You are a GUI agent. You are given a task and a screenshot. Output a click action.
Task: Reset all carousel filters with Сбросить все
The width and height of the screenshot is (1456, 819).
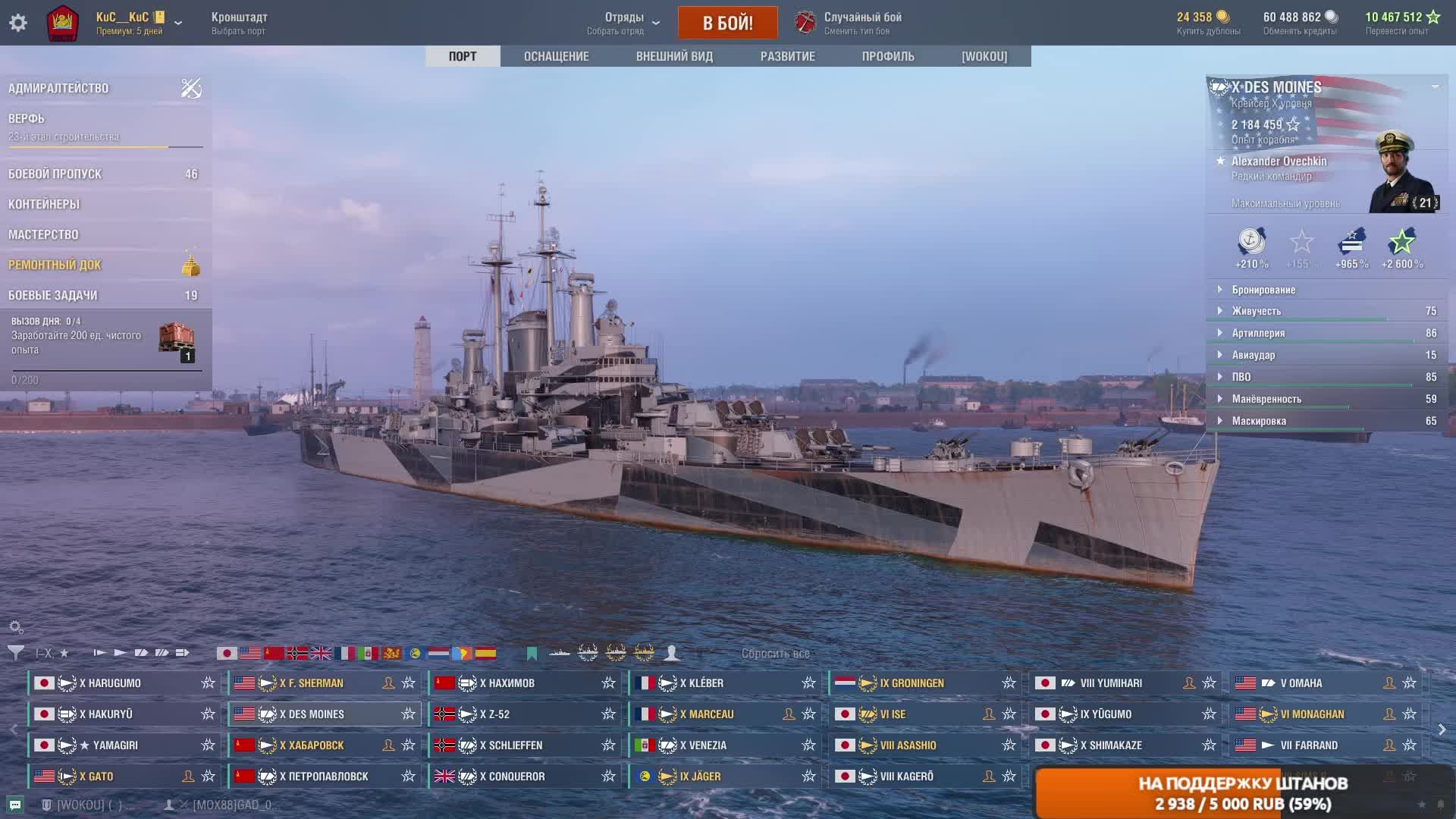pyautogui.click(x=775, y=654)
